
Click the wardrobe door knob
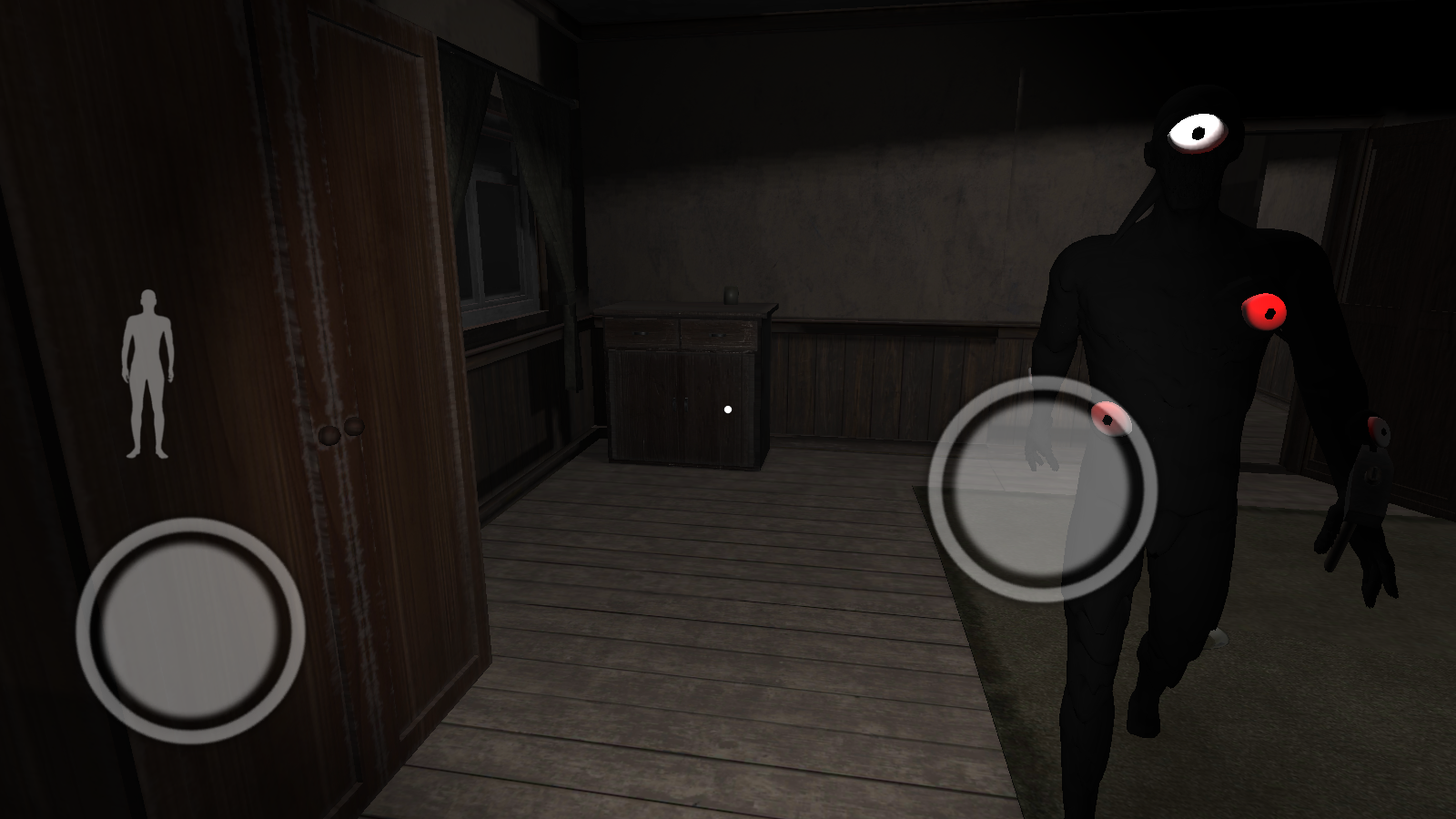[x=330, y=433]
